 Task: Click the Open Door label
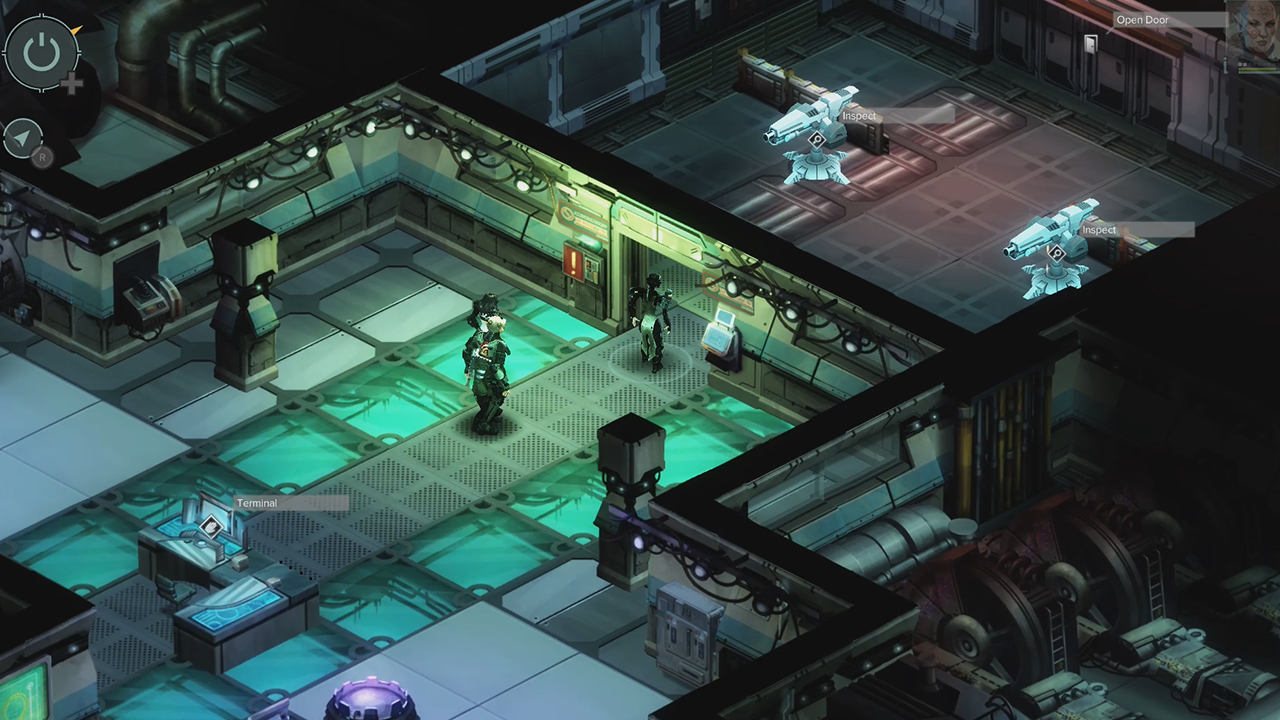[x=1143, y=20]
